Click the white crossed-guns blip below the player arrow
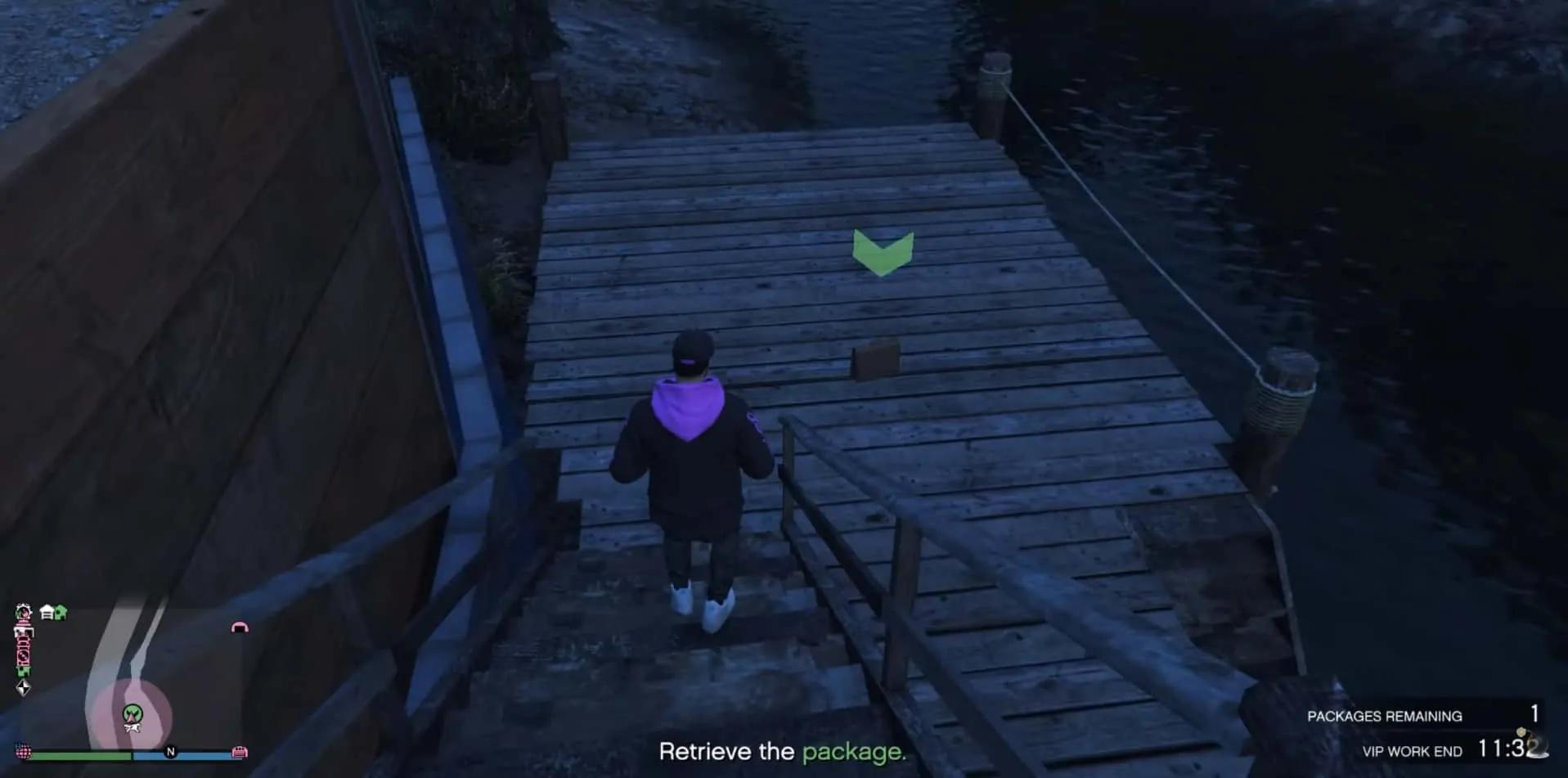The height and width of the screenshot is (778, 1568). tap(132, 727)
